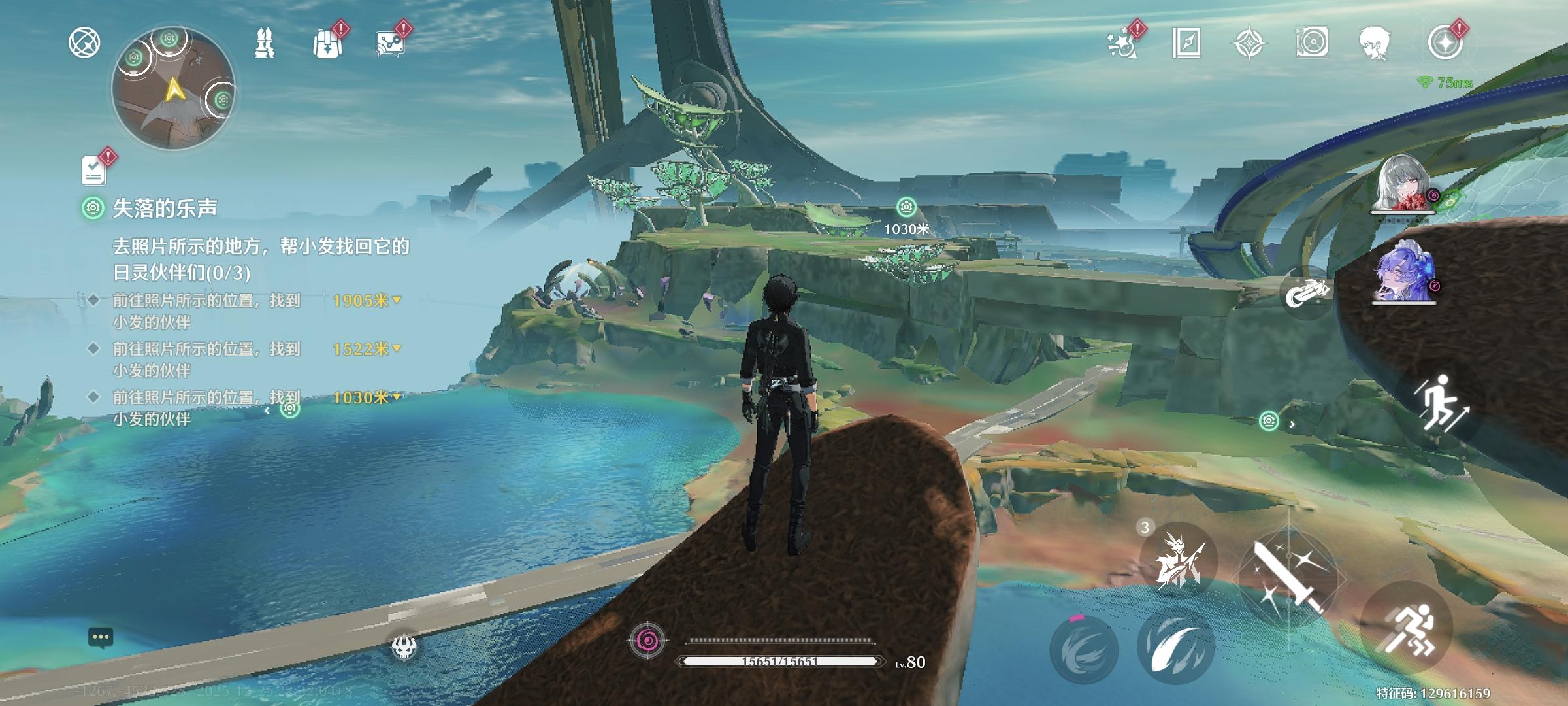Tap the skull icon at the bottom
This screenshot has width=1568, height=706.
point(404,647)
